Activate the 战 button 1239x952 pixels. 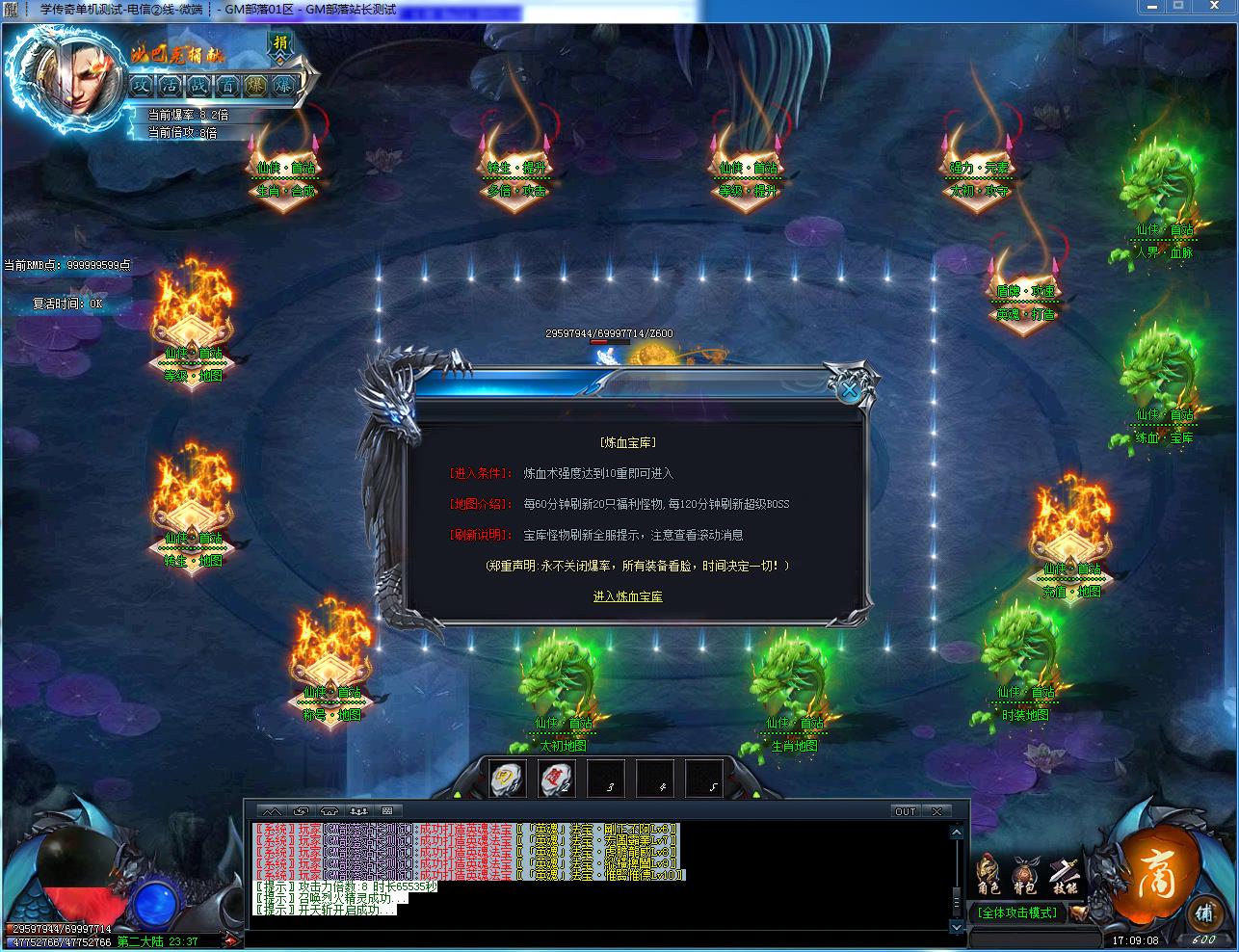pyautogui.click(x=198, y=86)
